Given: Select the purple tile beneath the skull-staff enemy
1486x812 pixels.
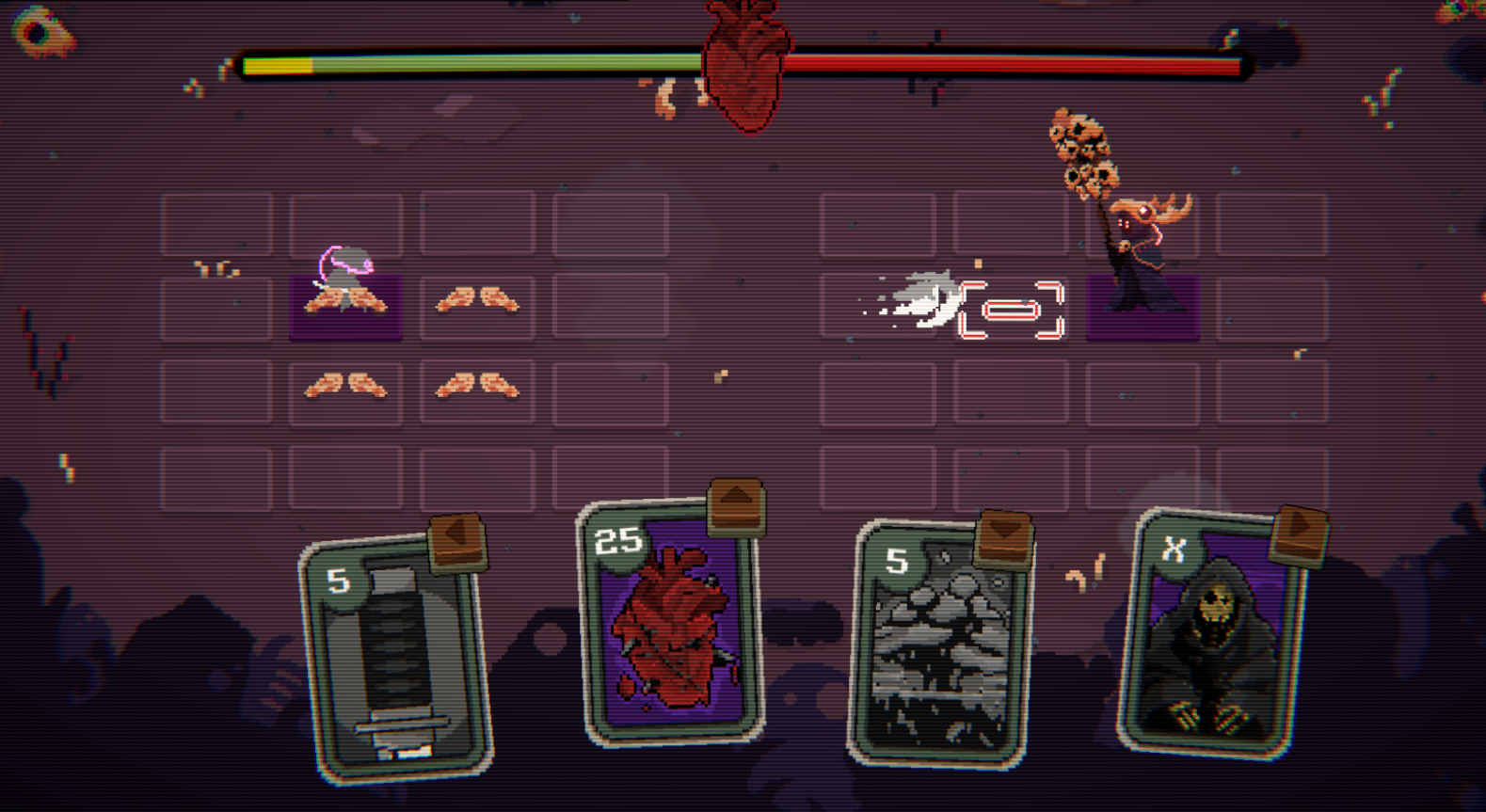Looking at the screenshot, I should [1142, 309].
